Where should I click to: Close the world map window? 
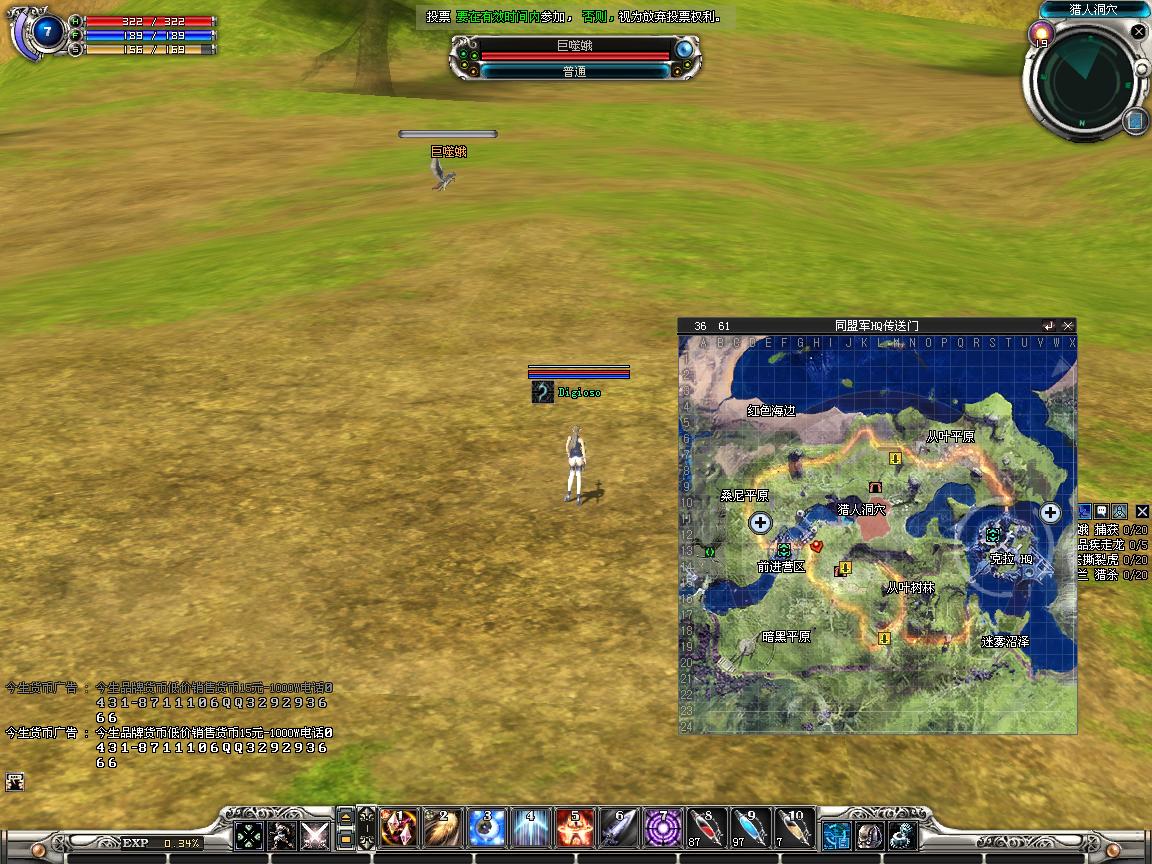click(1068, 326)
